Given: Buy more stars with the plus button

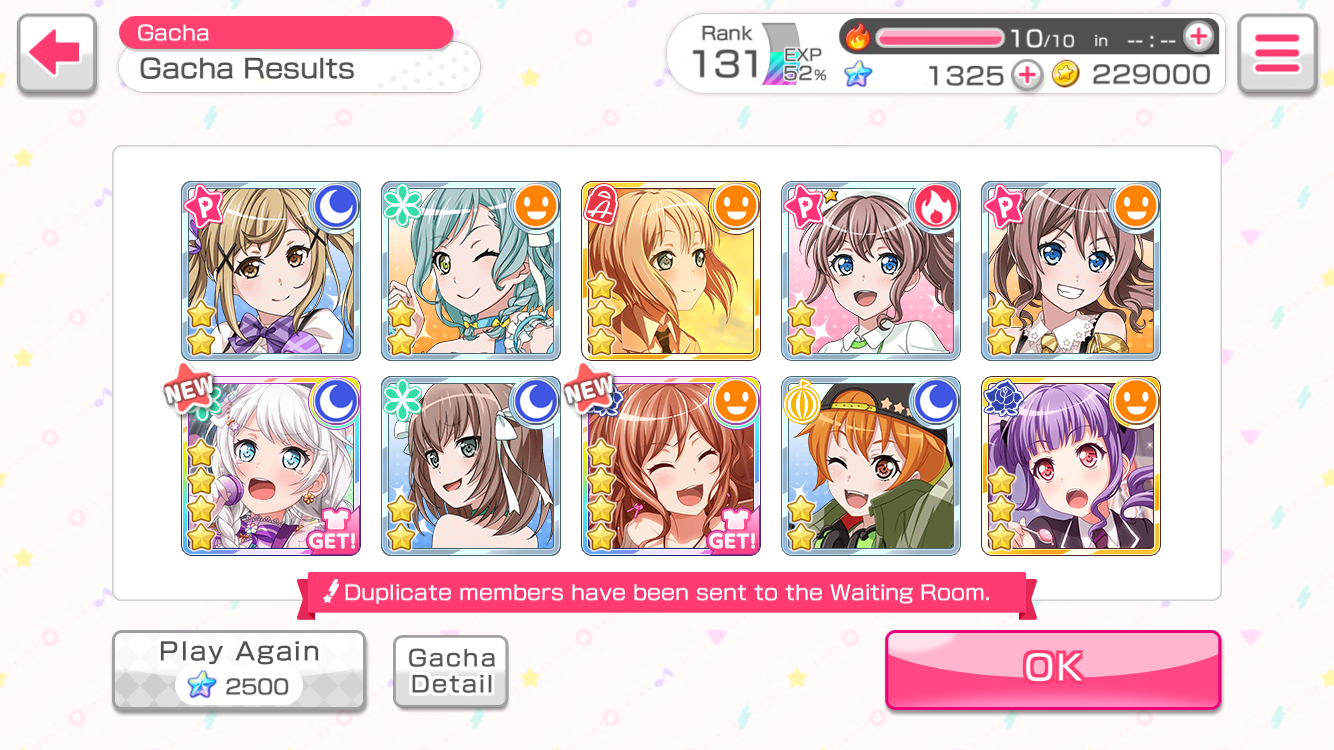Looking at the screenshot, I should pos(1026,75).
